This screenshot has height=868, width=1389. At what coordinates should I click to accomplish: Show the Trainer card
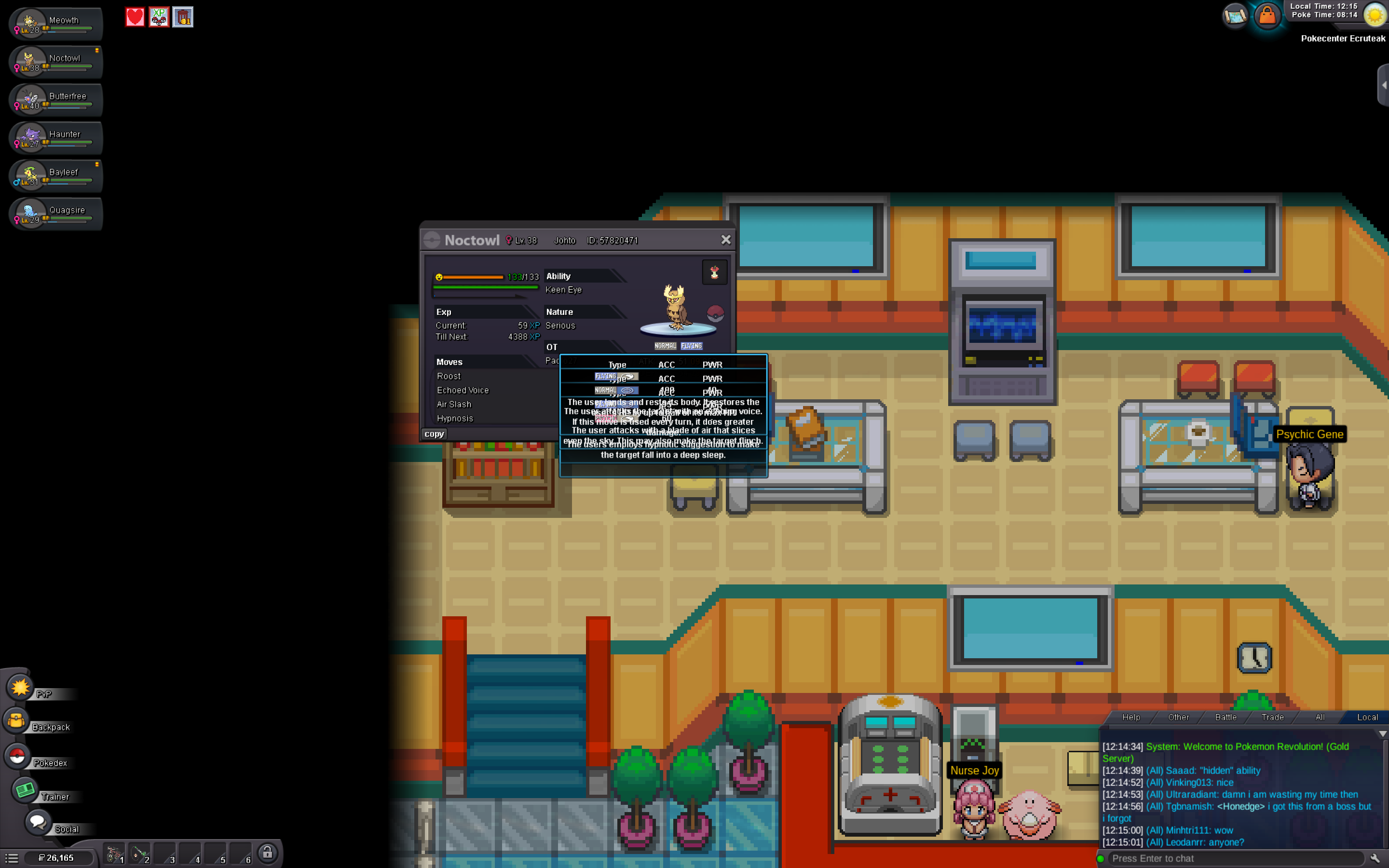[26, 791]
